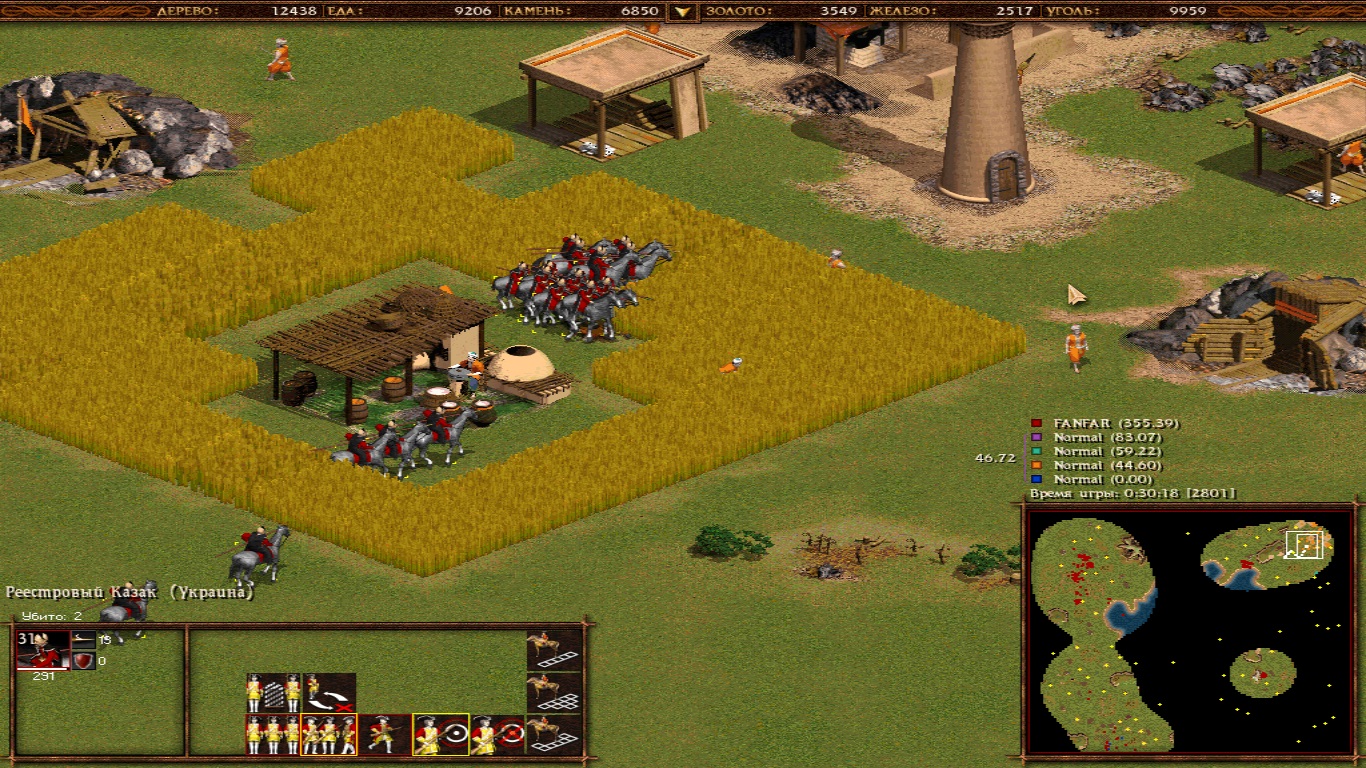The width and height of the screenshot is (1366, 768).
Task: Expand the resource bar dropdown arrow
Action: [x=683, y=12]
